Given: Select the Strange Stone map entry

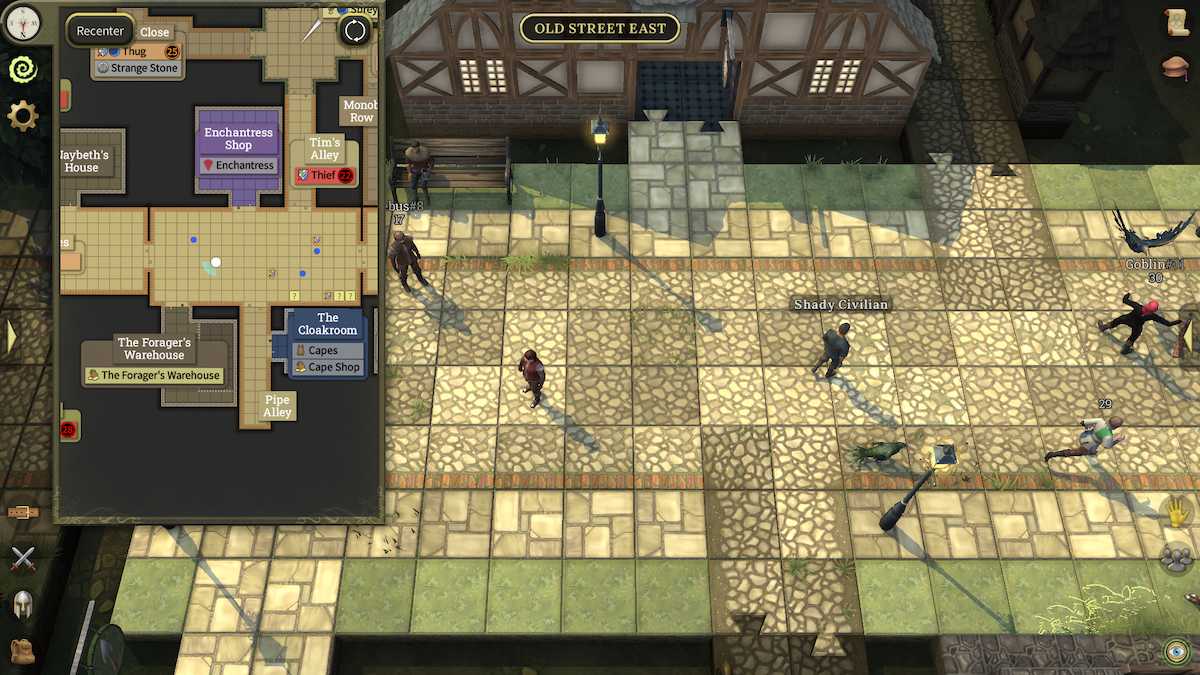Looking at the screenshot, I should point(138,68).
